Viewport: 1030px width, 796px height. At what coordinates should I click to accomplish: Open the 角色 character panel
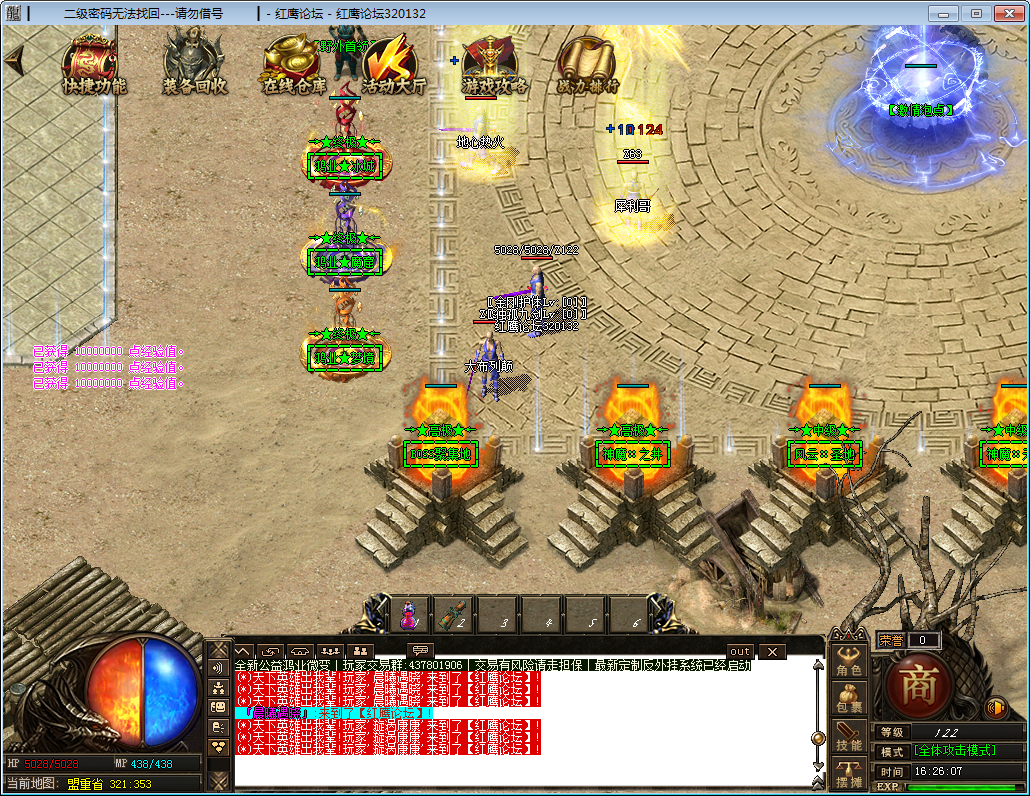point(849,659)
